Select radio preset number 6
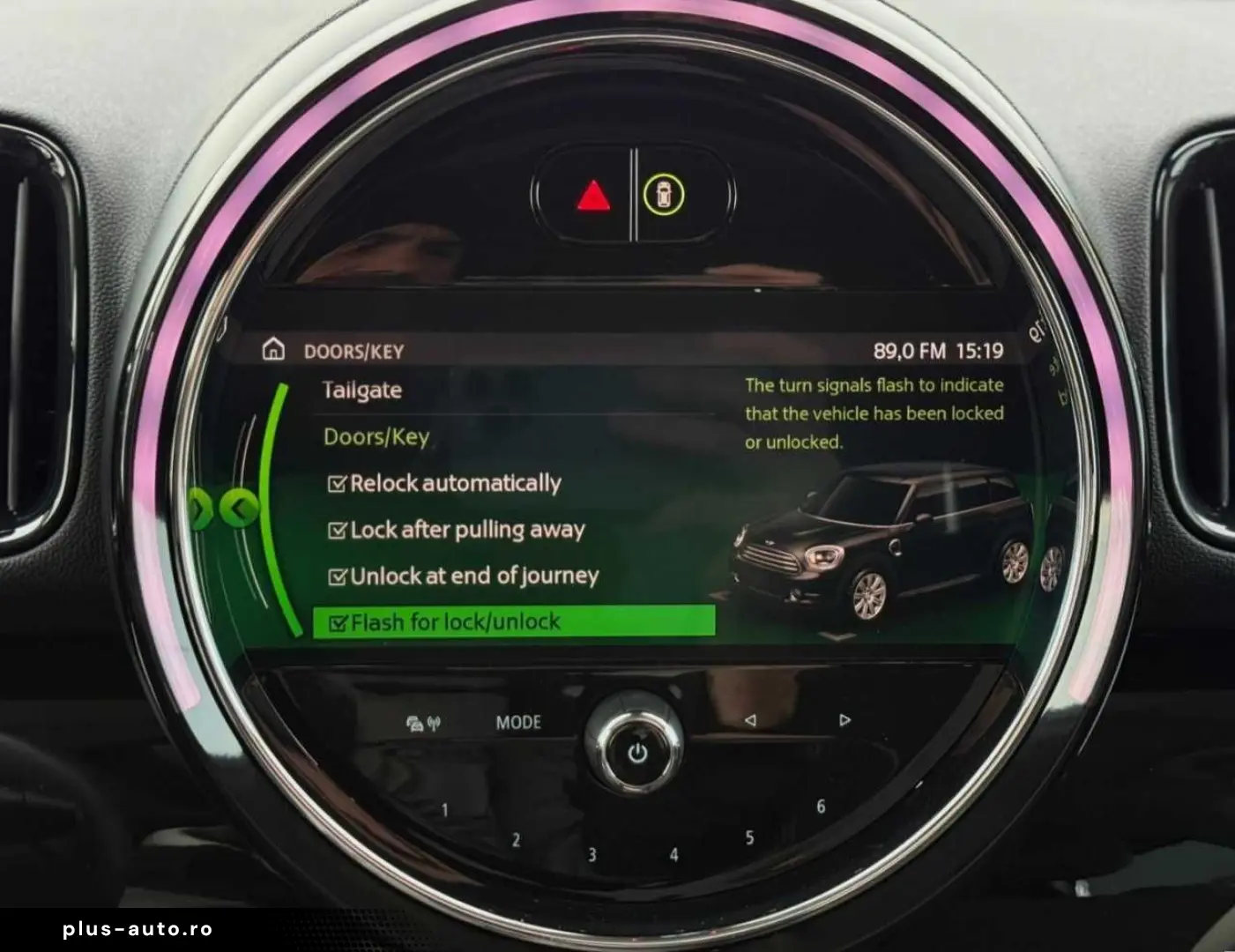Viewport: 1235px width, 952px height. [x=821, y=807]
